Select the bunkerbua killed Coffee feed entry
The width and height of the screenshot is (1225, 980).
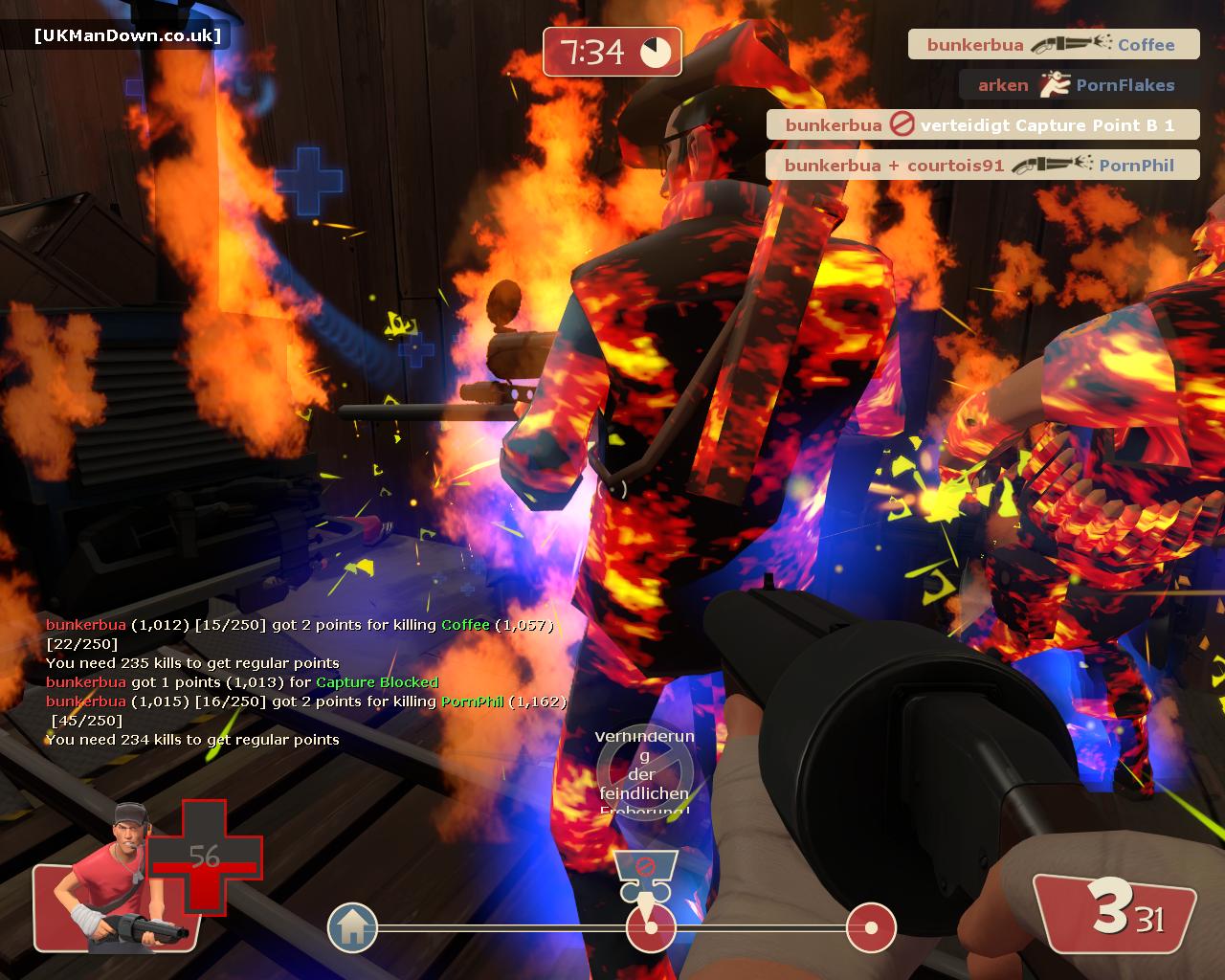pyautogui.click(x=1053, y=45)
